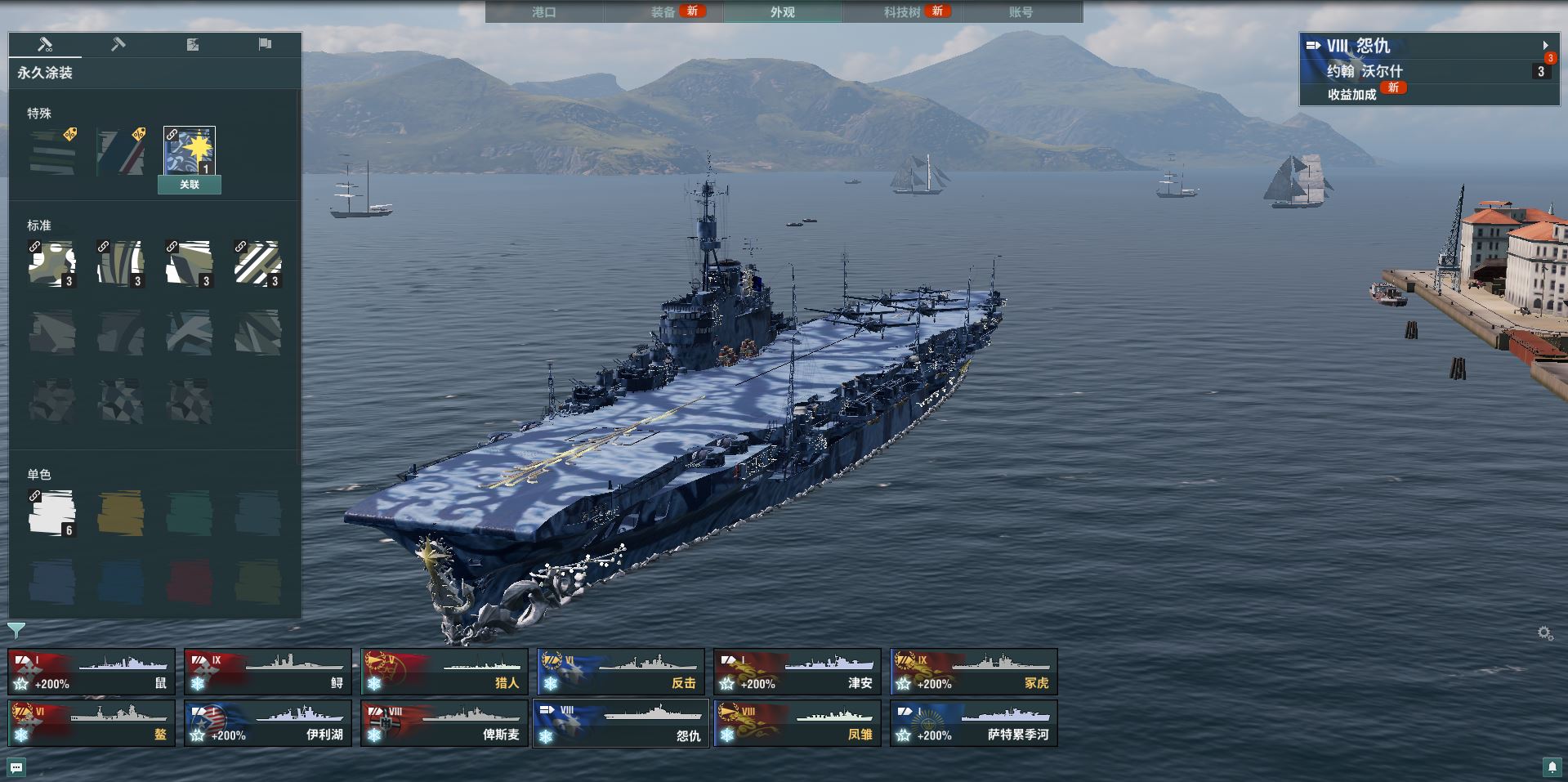
Task: Open commander 约翰 沃尔什's panel
Action: click(x=1365, y=72)
